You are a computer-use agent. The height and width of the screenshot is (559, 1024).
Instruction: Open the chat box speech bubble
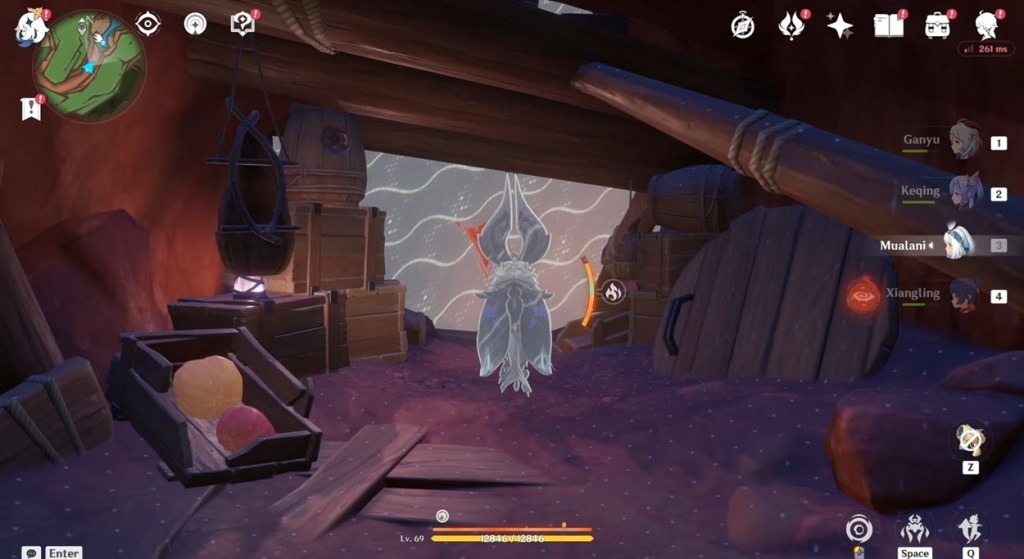(x=33, y=552)
